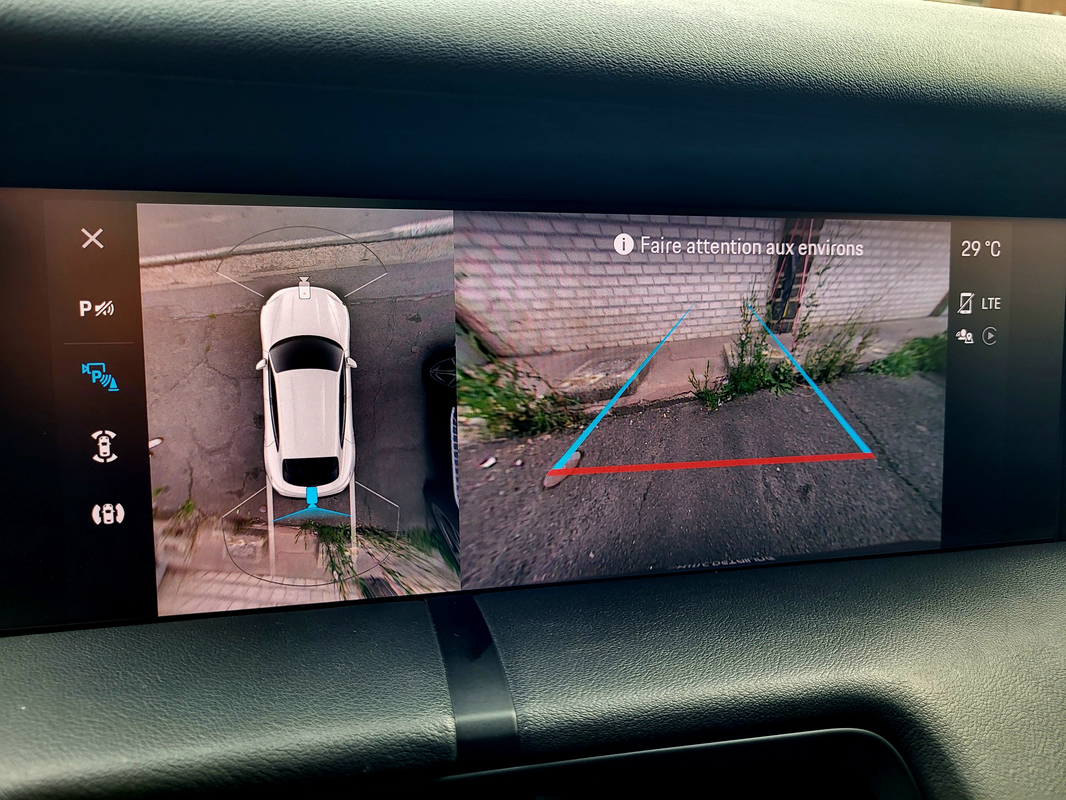Image resolution: width=1066 pixels, height=800 pixels.
Task: Open the top-down surround view panel
Action: click(x=300, y=400)
